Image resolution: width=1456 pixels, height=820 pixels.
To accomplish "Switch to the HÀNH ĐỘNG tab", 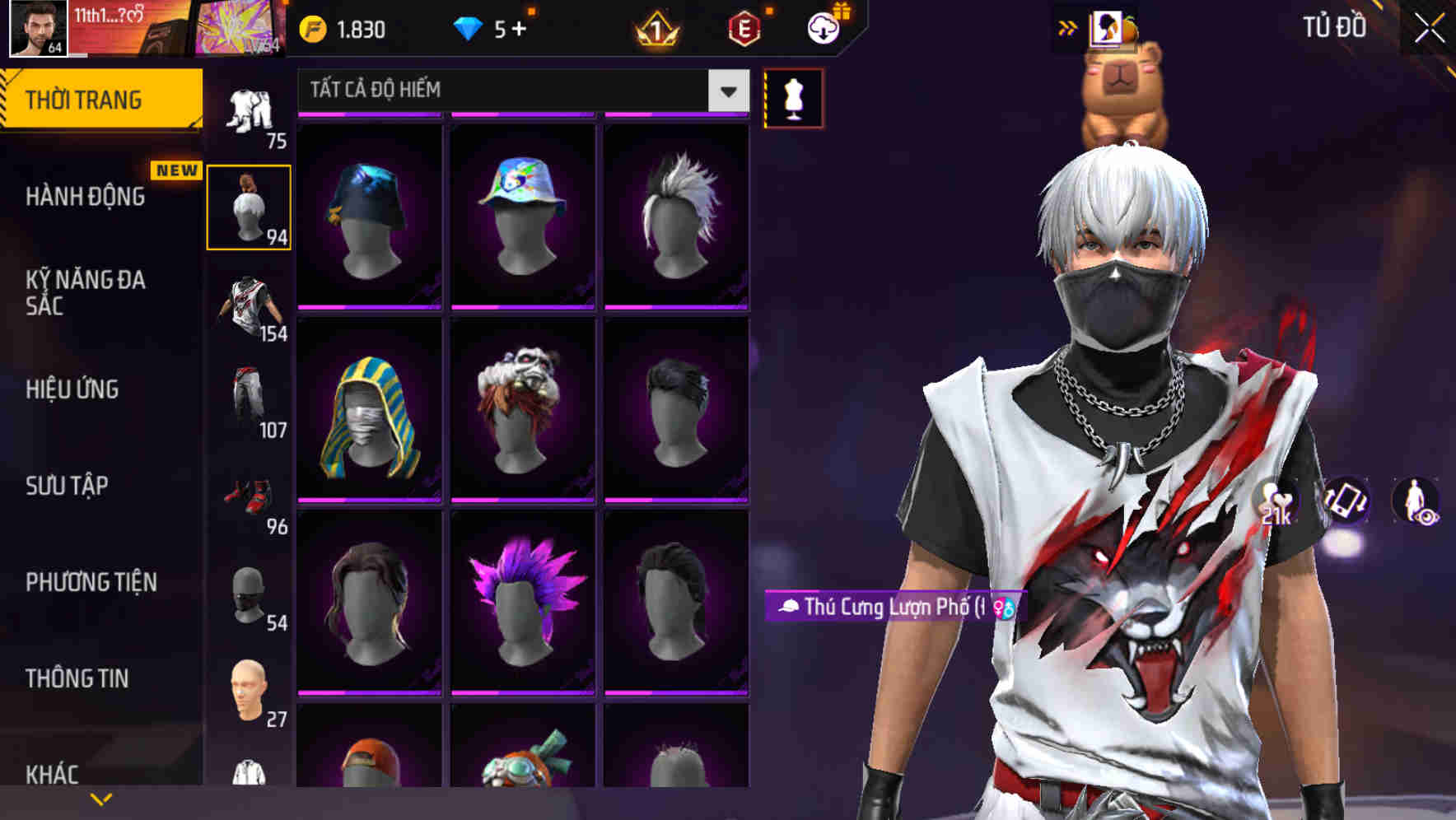I will pos(85,198).
